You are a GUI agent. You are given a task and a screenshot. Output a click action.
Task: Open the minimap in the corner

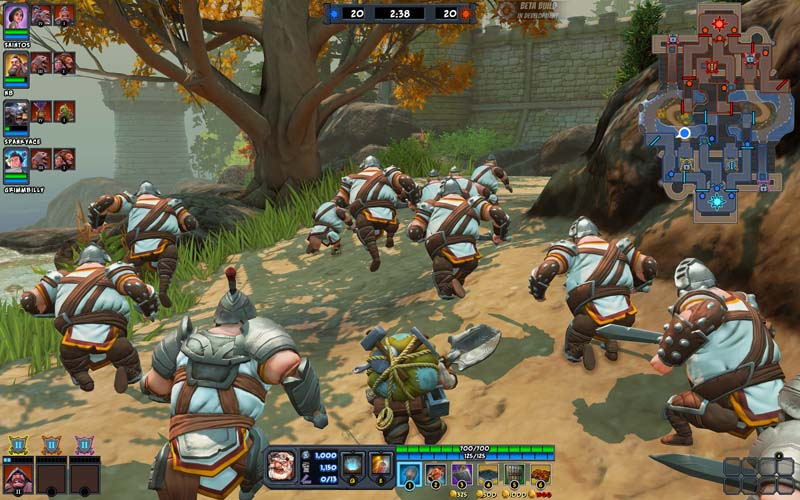716,108
